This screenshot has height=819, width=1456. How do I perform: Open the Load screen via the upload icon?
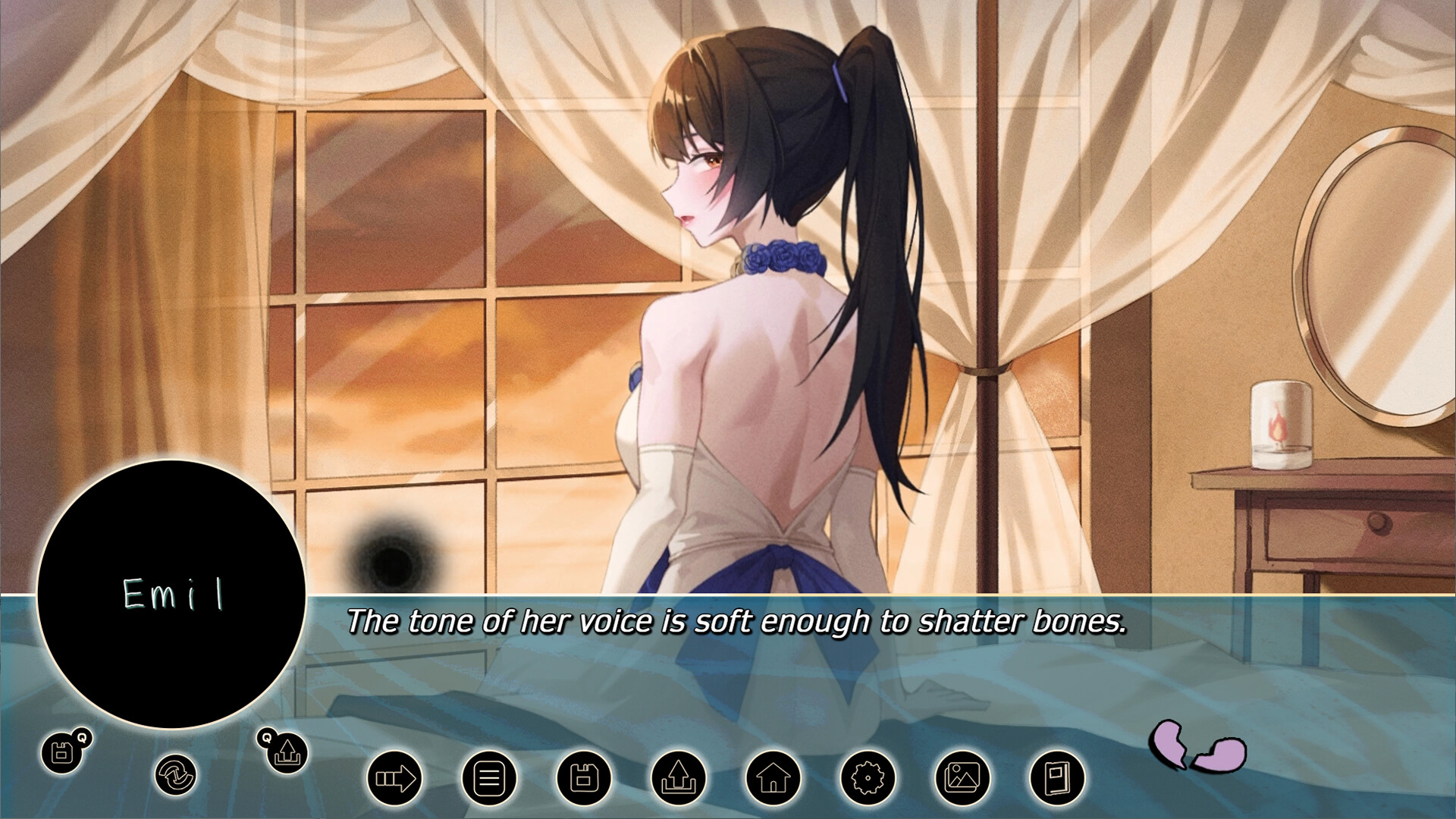pos(679,777)
